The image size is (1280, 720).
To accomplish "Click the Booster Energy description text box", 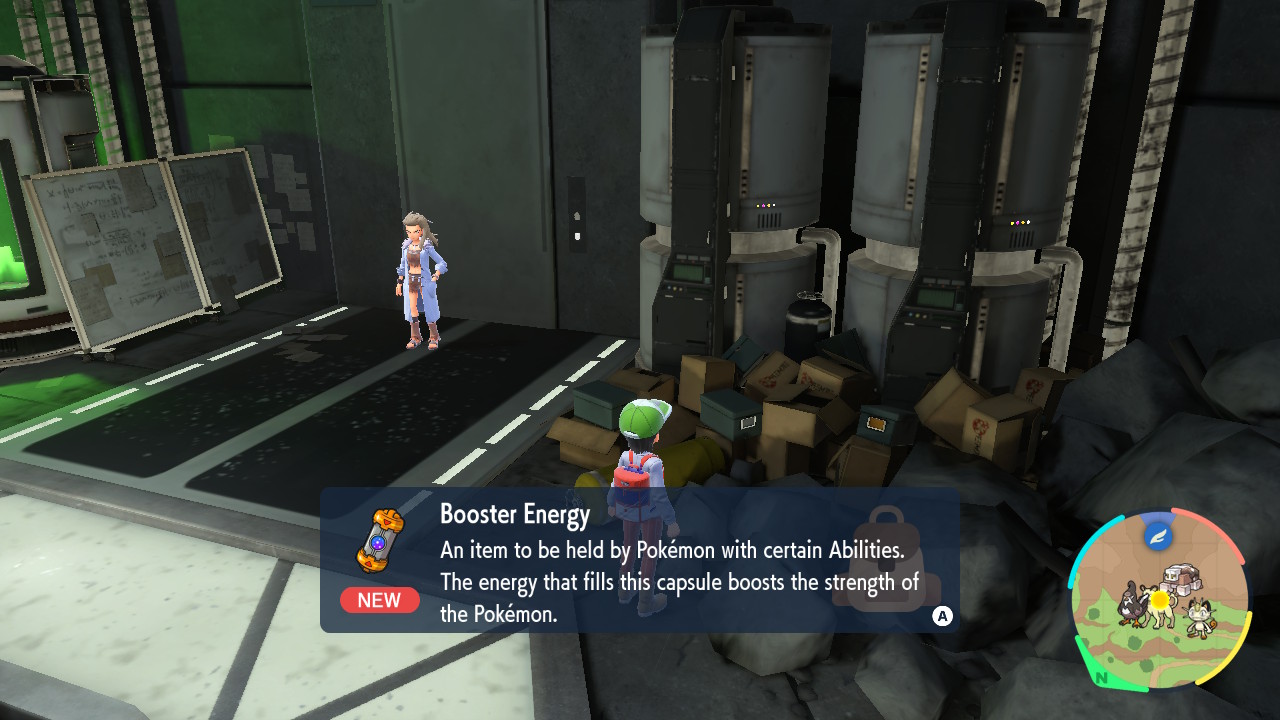I will 640,560.
